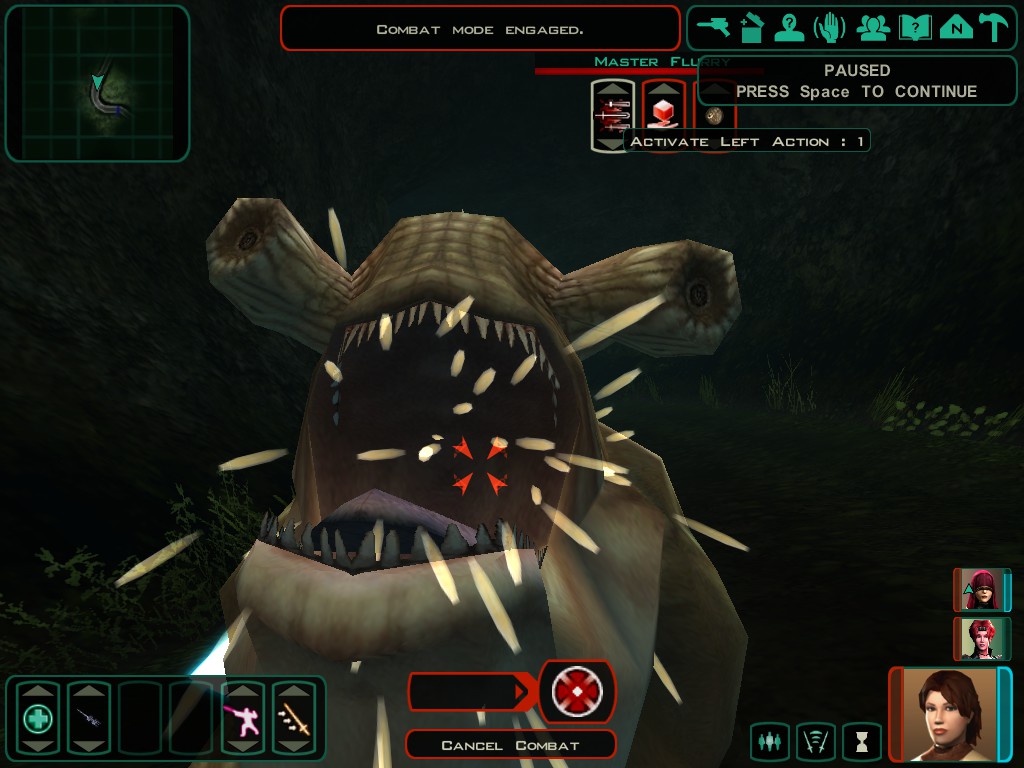Viewport: 1024px width, 768px height.
Task: Open the options hammer icon
Action: pyautogui.click(x=993, y=28)
